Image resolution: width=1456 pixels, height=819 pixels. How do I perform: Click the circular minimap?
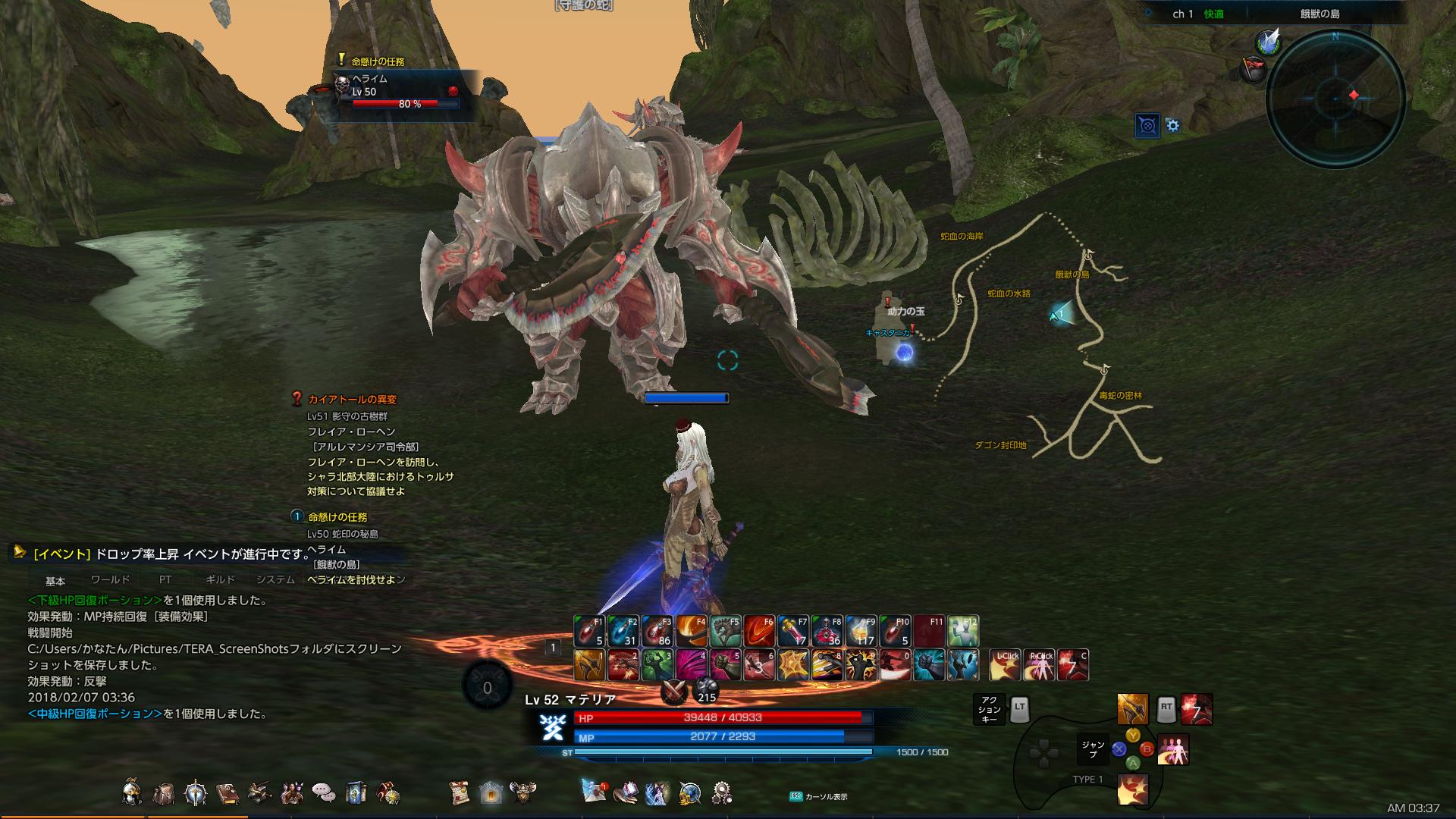click(x=1335, y=98)
